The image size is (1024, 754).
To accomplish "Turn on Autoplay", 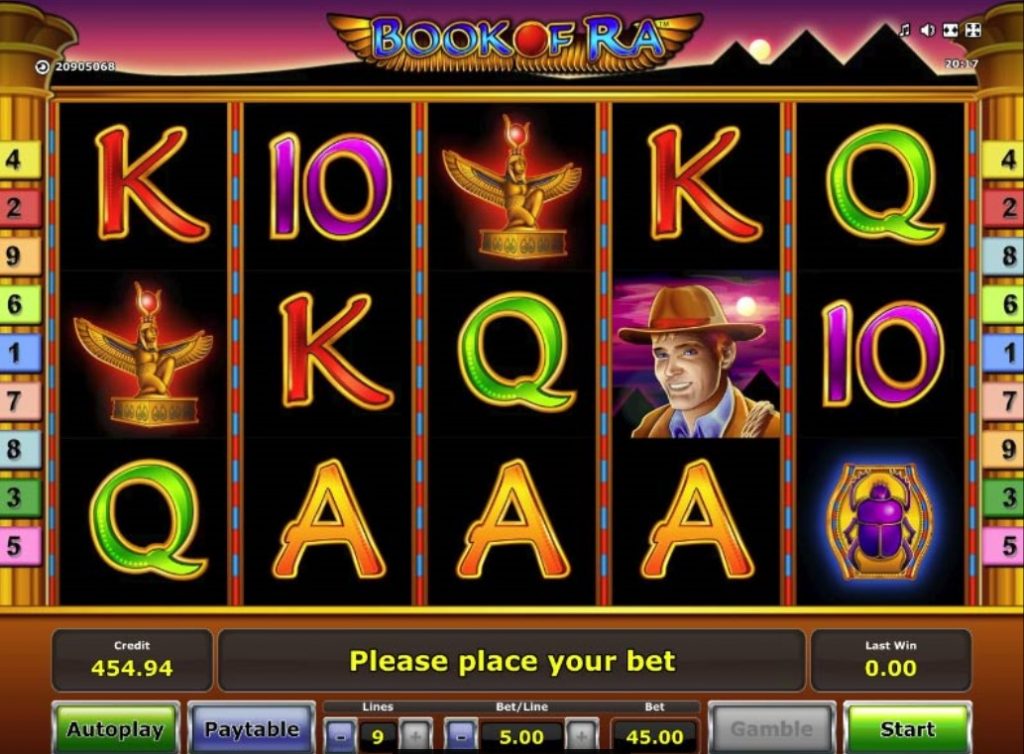I will point(115,729).
